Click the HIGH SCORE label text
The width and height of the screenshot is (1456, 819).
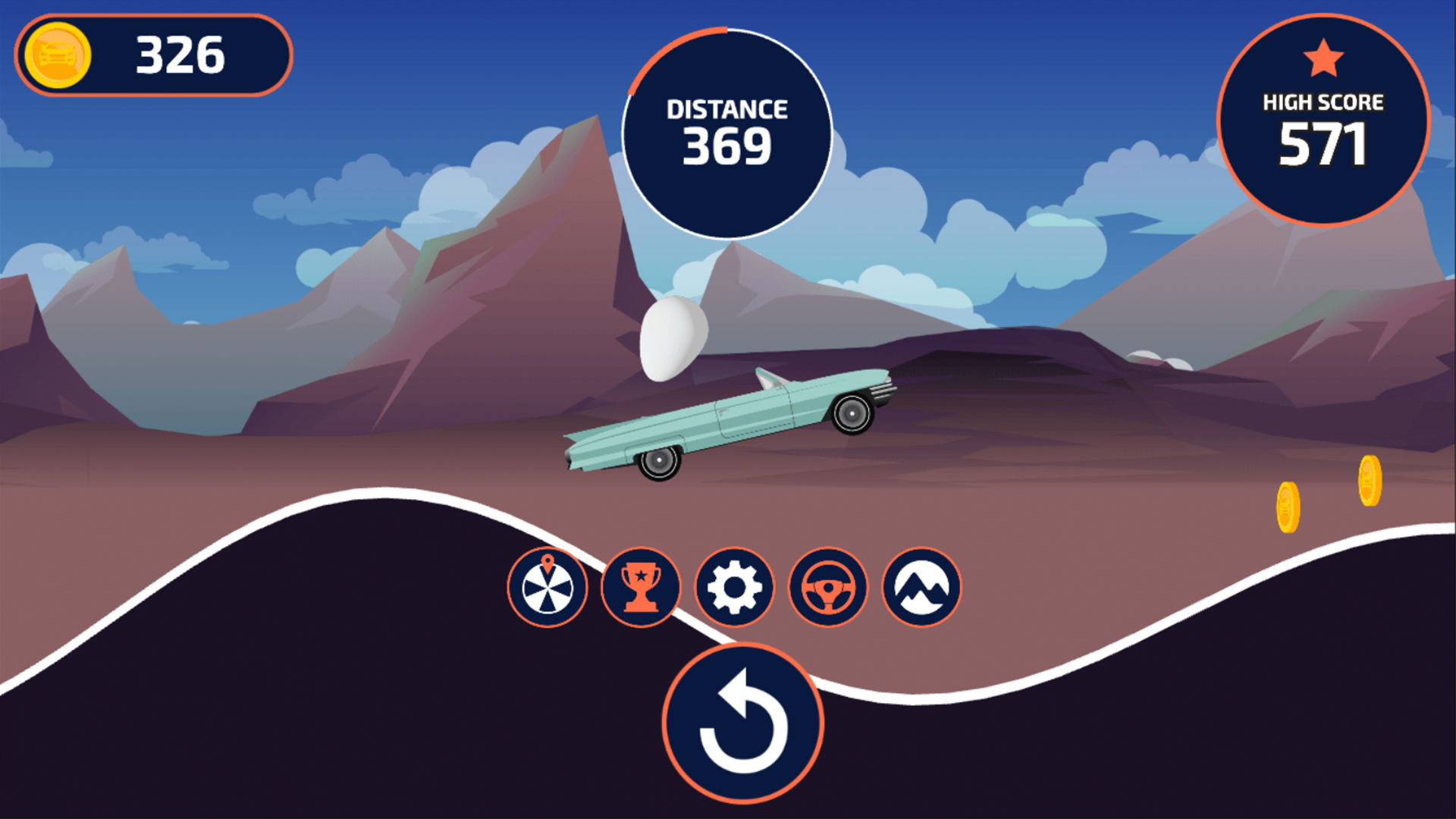click(1322, 100)
